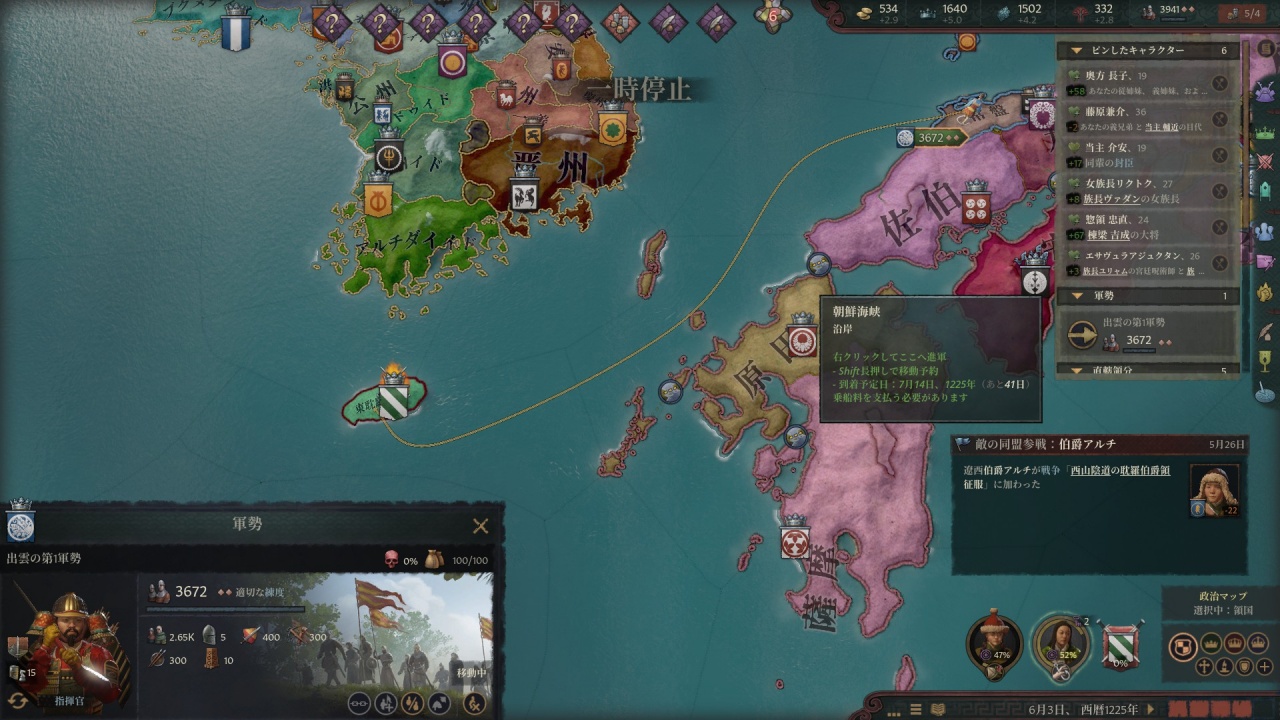Change the army commander with the swap arrows
The height and width of the screenshot is (720, 1280).
18,700
